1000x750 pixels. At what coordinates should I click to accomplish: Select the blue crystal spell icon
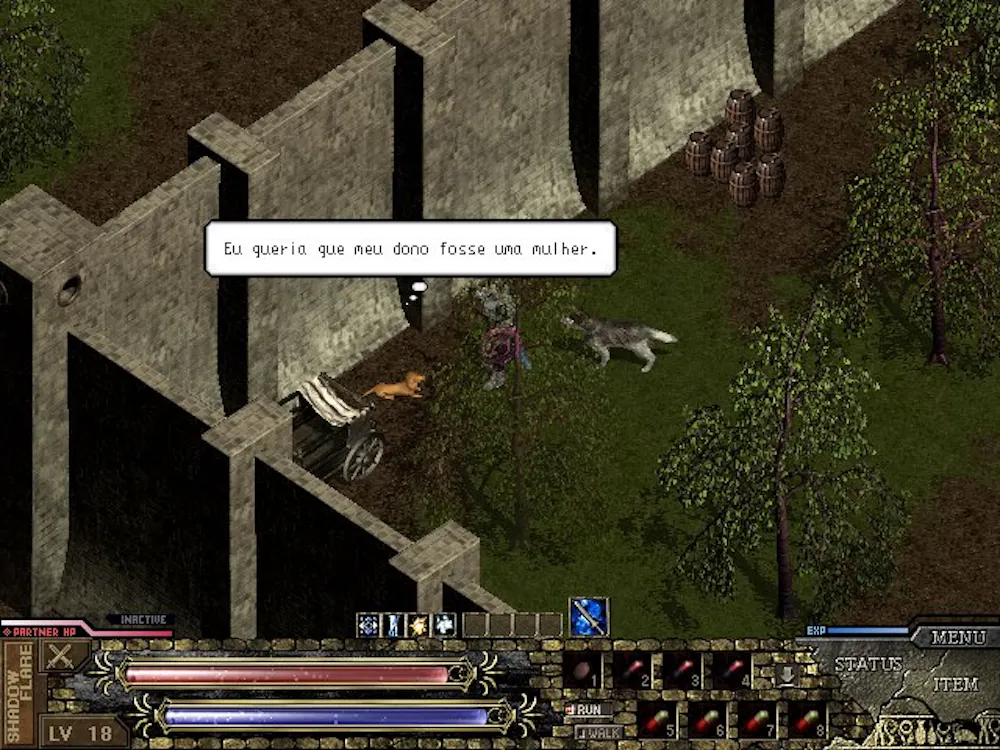click(x=368, y=625)
